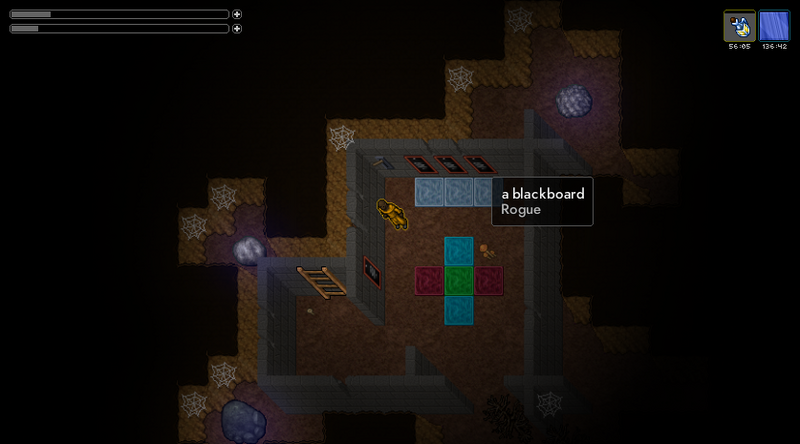The width and height of the screenshot is (800, 444).
Task: Click the plus button beside the lower bar
Action: [237, 29]
